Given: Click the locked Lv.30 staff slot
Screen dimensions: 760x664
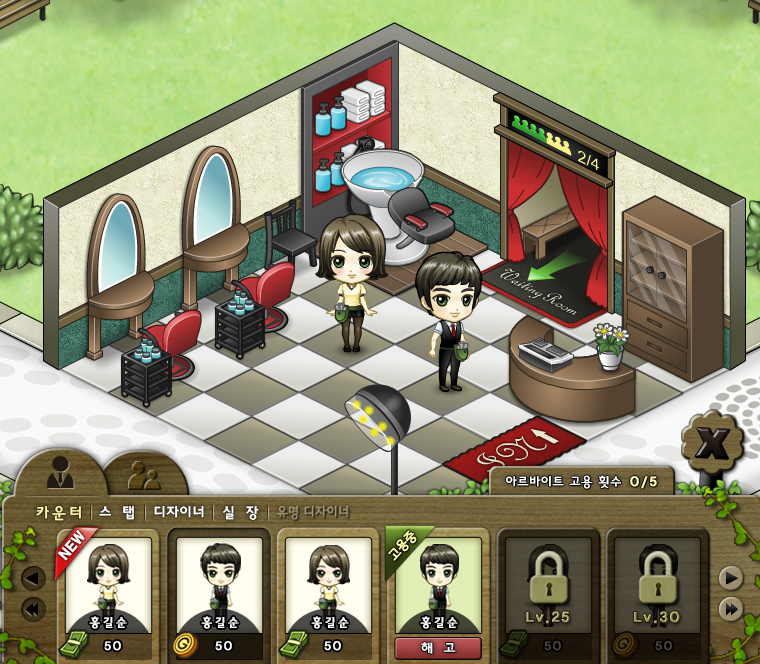Looking at the screenshot, I should point(656,590).
